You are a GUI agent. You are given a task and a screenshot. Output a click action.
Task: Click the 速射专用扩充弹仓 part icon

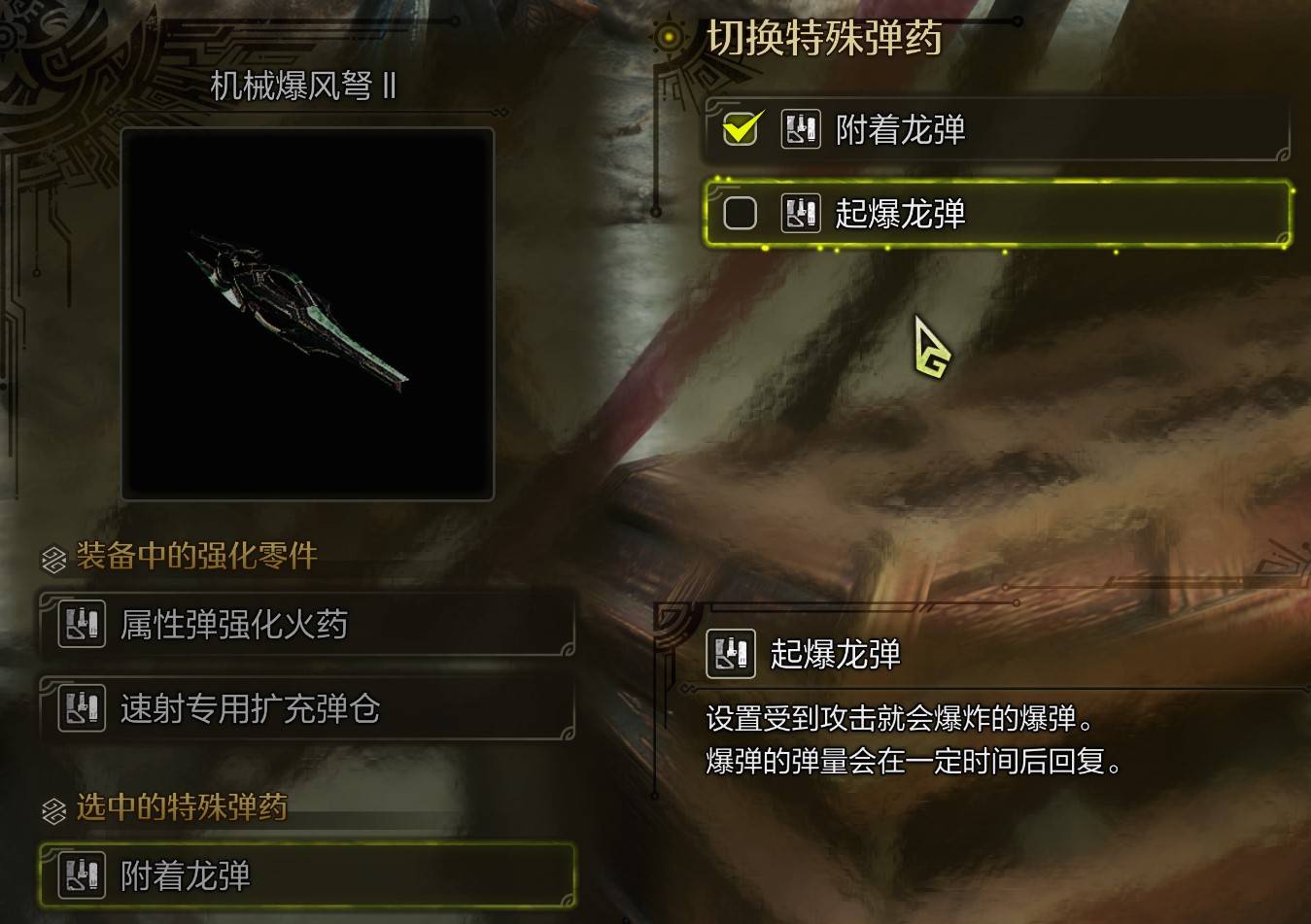(81, 710)
